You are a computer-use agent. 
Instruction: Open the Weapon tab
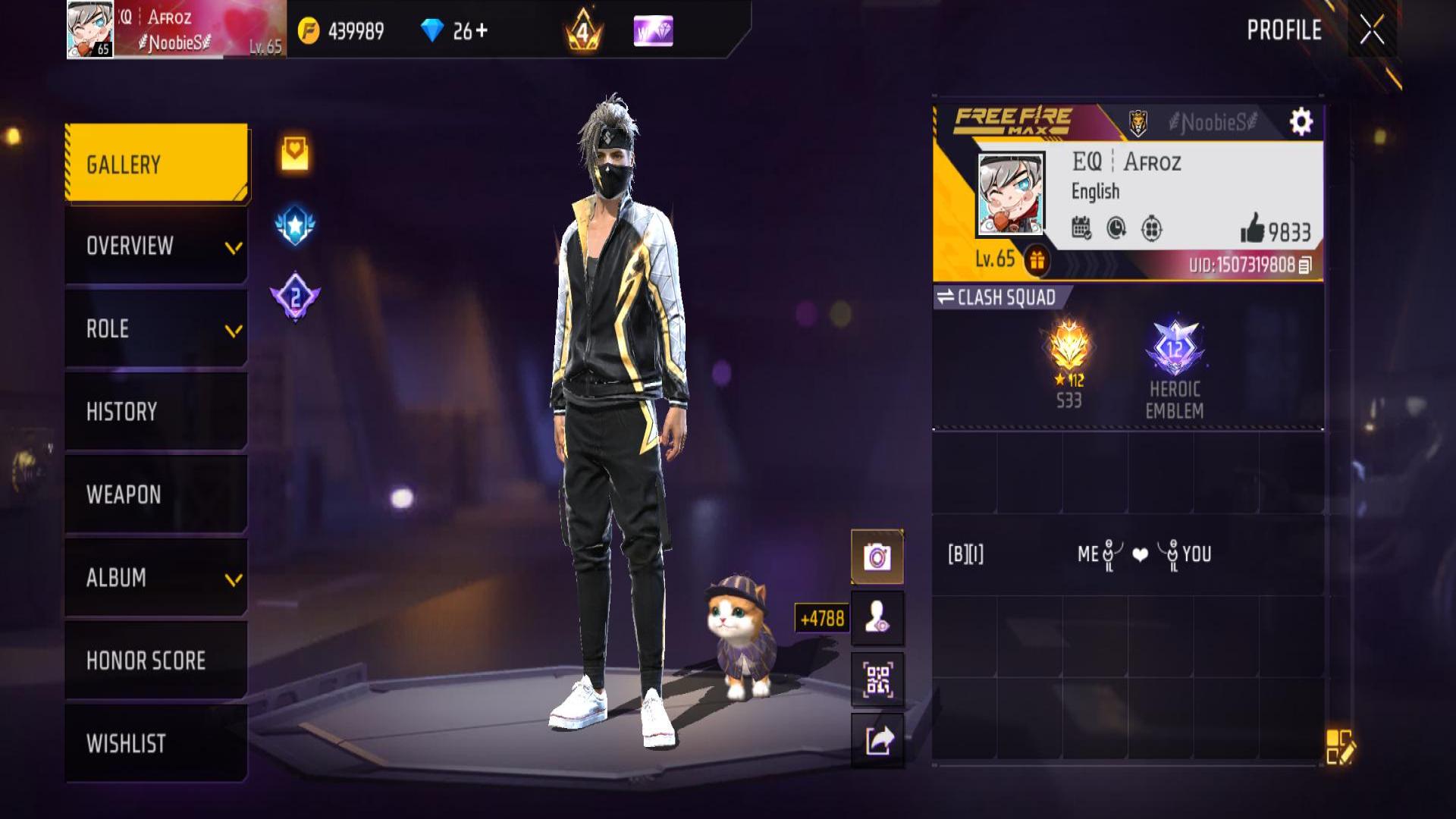point(156,494)
